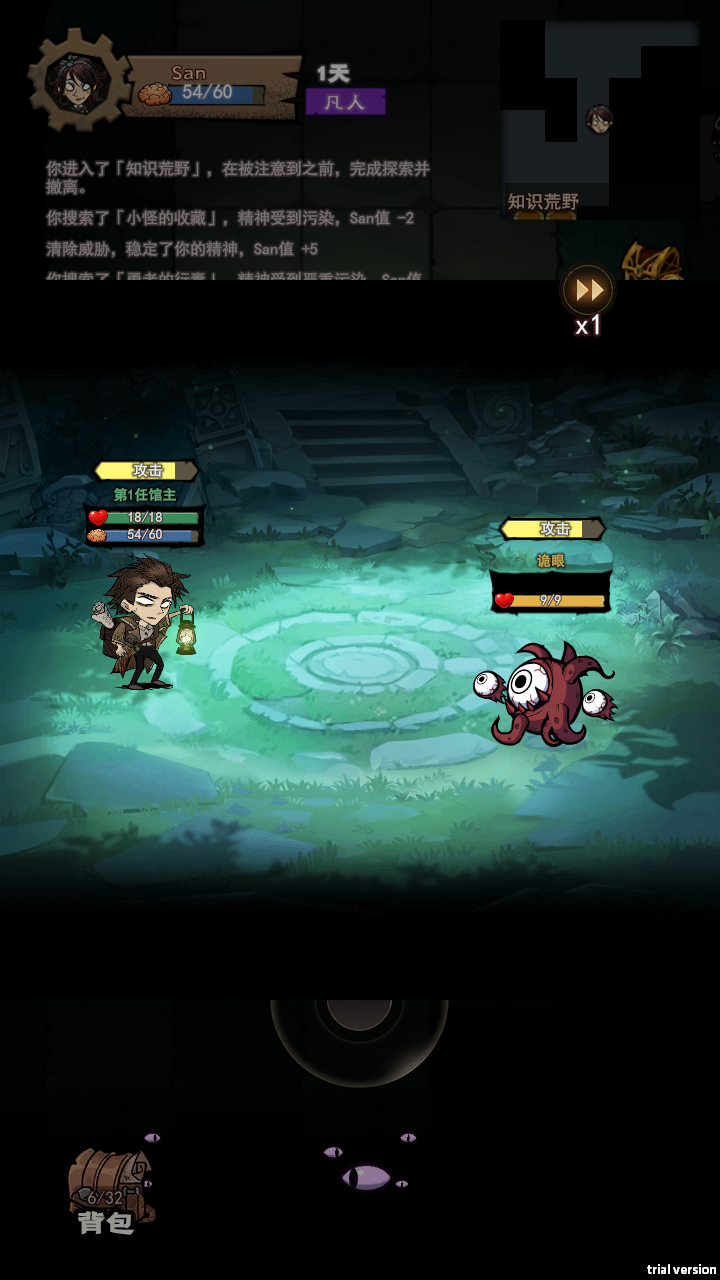Open the 背包 backpack
Image resolution: width=720 pixels, height=1280 pixels.
109,1189
